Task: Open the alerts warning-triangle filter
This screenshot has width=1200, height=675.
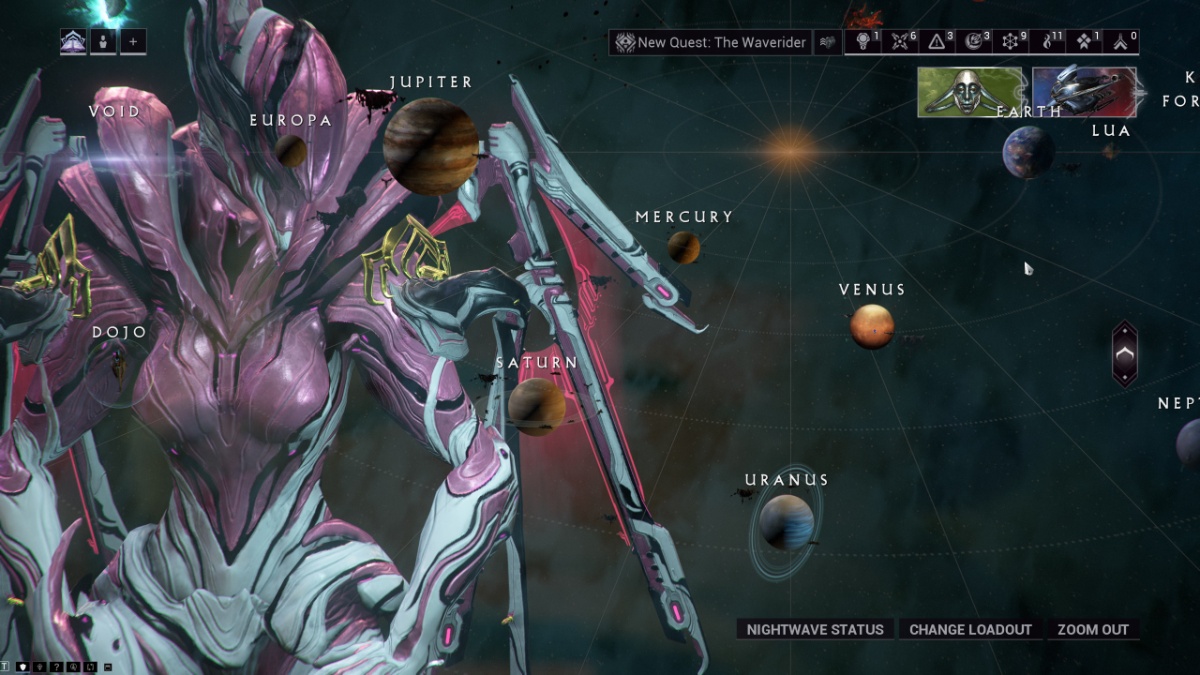Action: tap(938, 42)
